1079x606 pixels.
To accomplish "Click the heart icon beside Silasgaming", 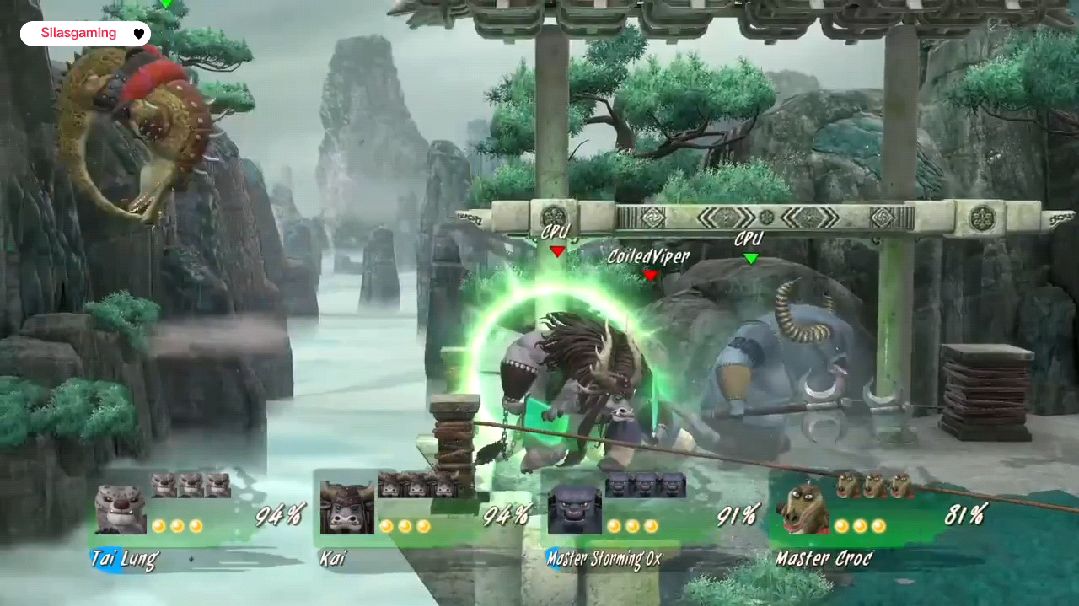I will click(x=139, y=34).
